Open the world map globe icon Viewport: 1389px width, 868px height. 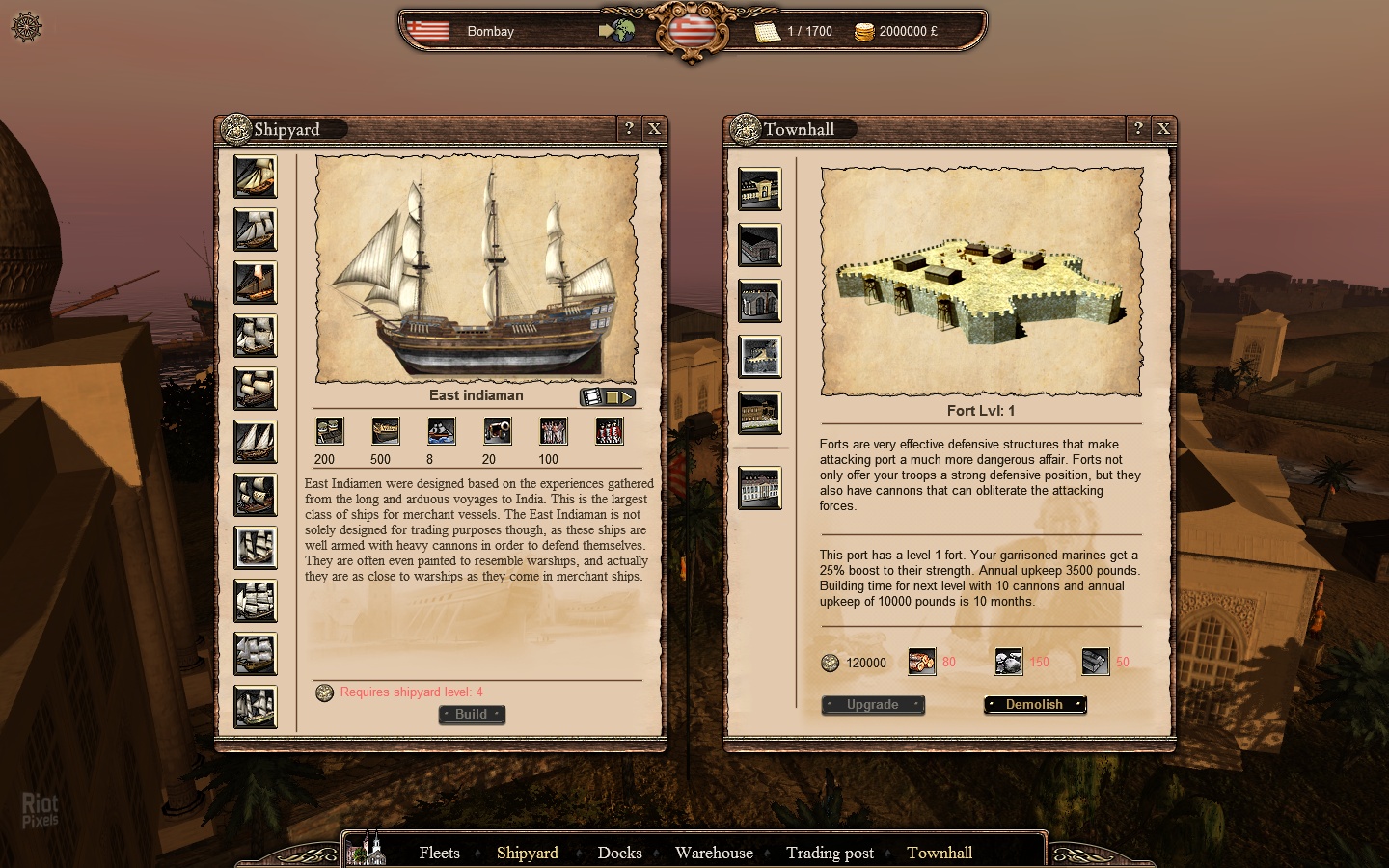pos(618,31)
